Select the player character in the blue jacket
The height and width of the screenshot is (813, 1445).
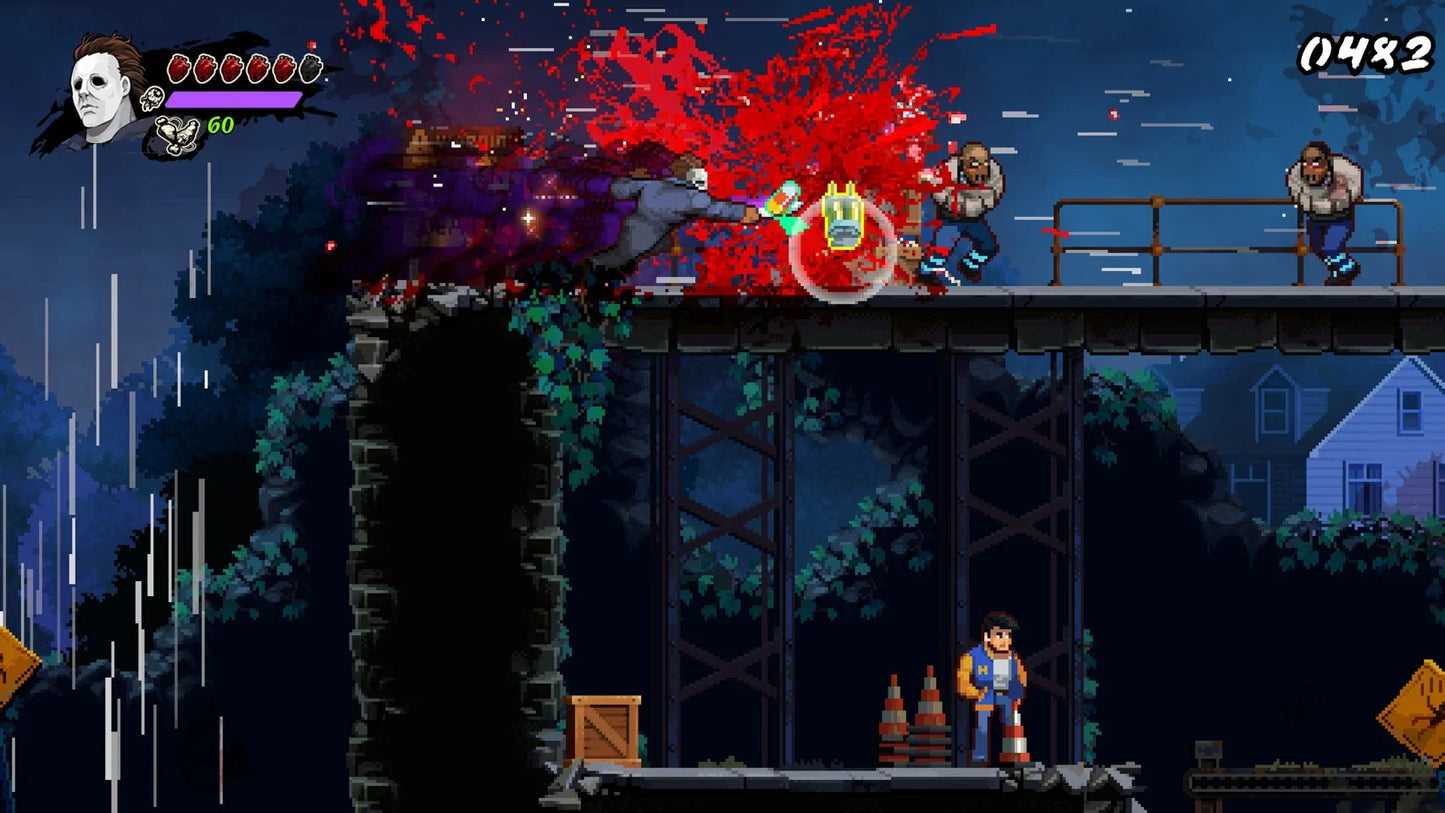pos(993,680)
